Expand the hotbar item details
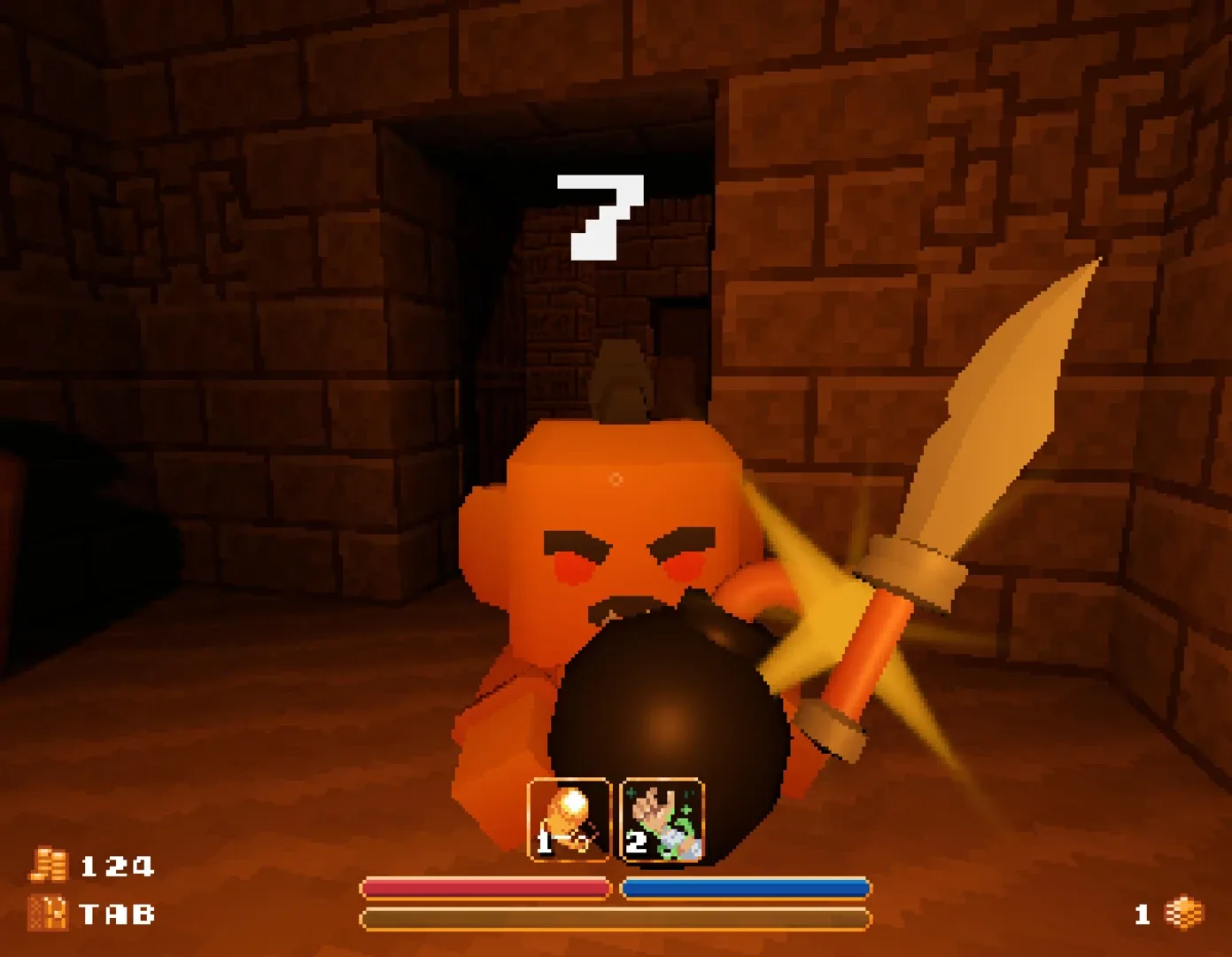Screen dimensions: 1232x957 click(x=615, y=819)
